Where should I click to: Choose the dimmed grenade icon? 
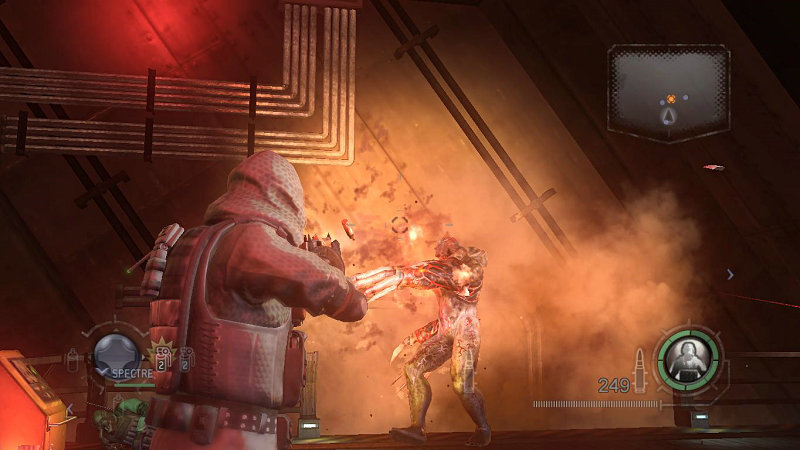185,357
